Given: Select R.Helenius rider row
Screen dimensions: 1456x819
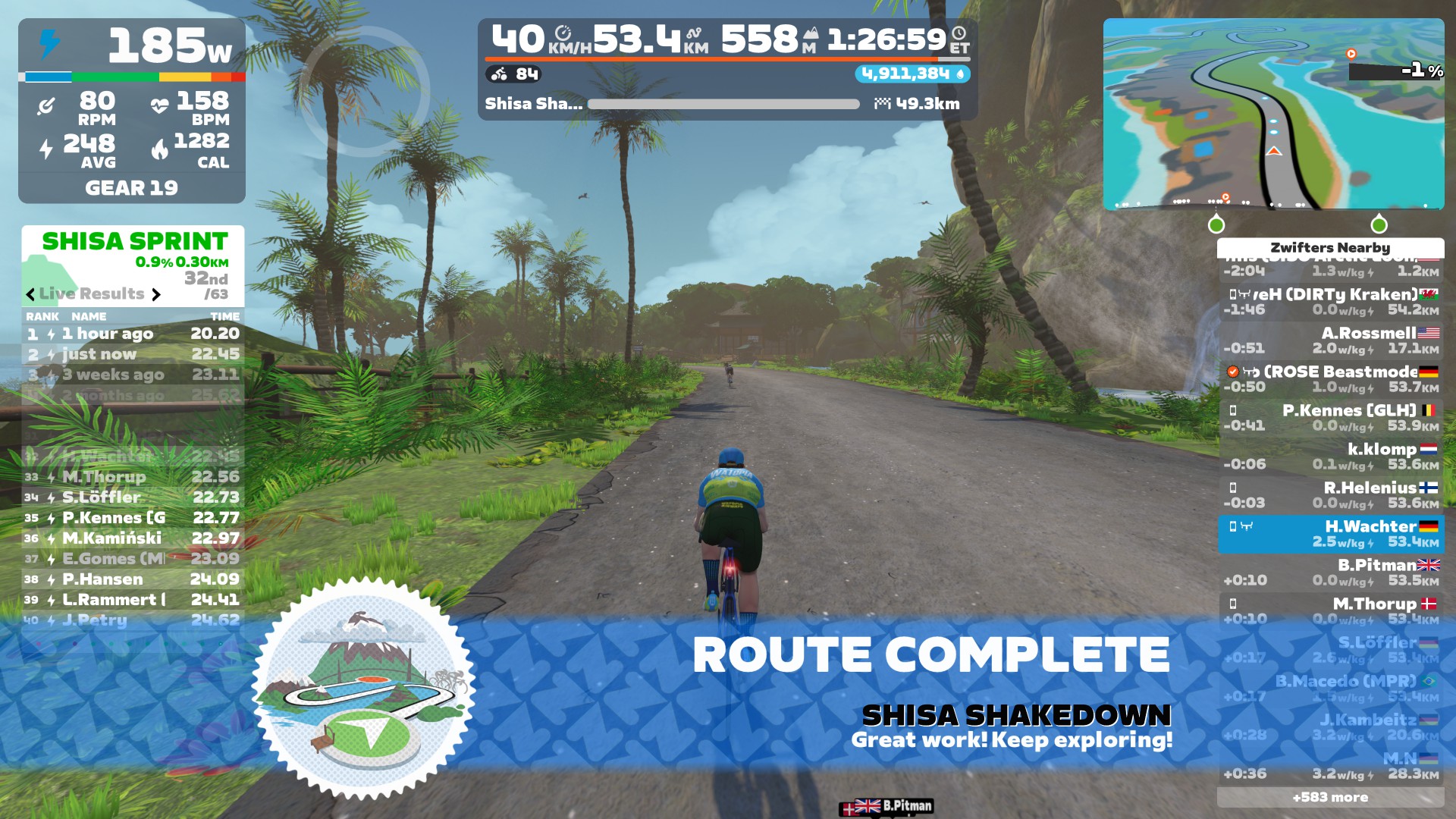Looking at the screenshot, I should coord(1330,495).
